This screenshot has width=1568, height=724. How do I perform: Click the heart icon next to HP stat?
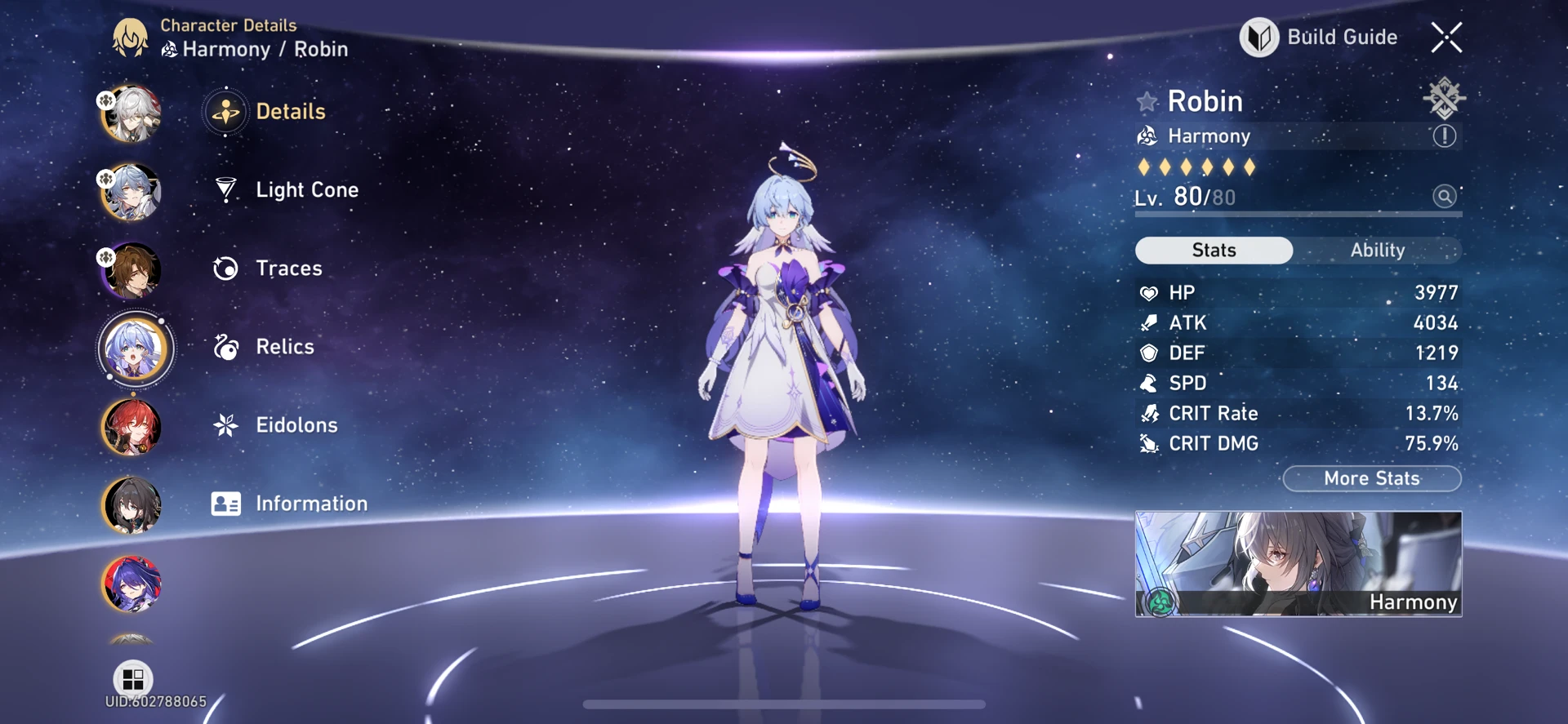[x=1148, y=292]
